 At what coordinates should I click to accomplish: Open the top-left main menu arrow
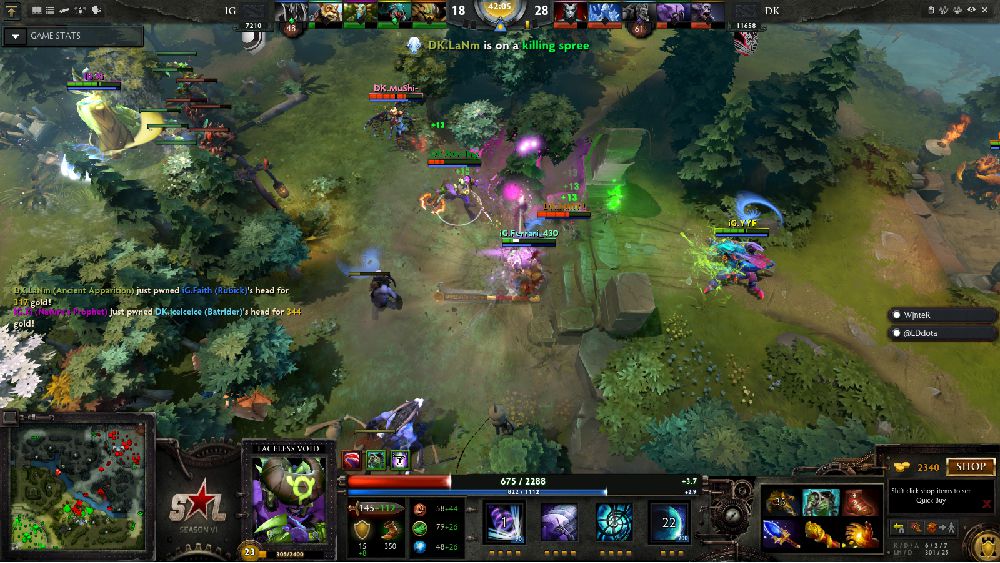14,10
